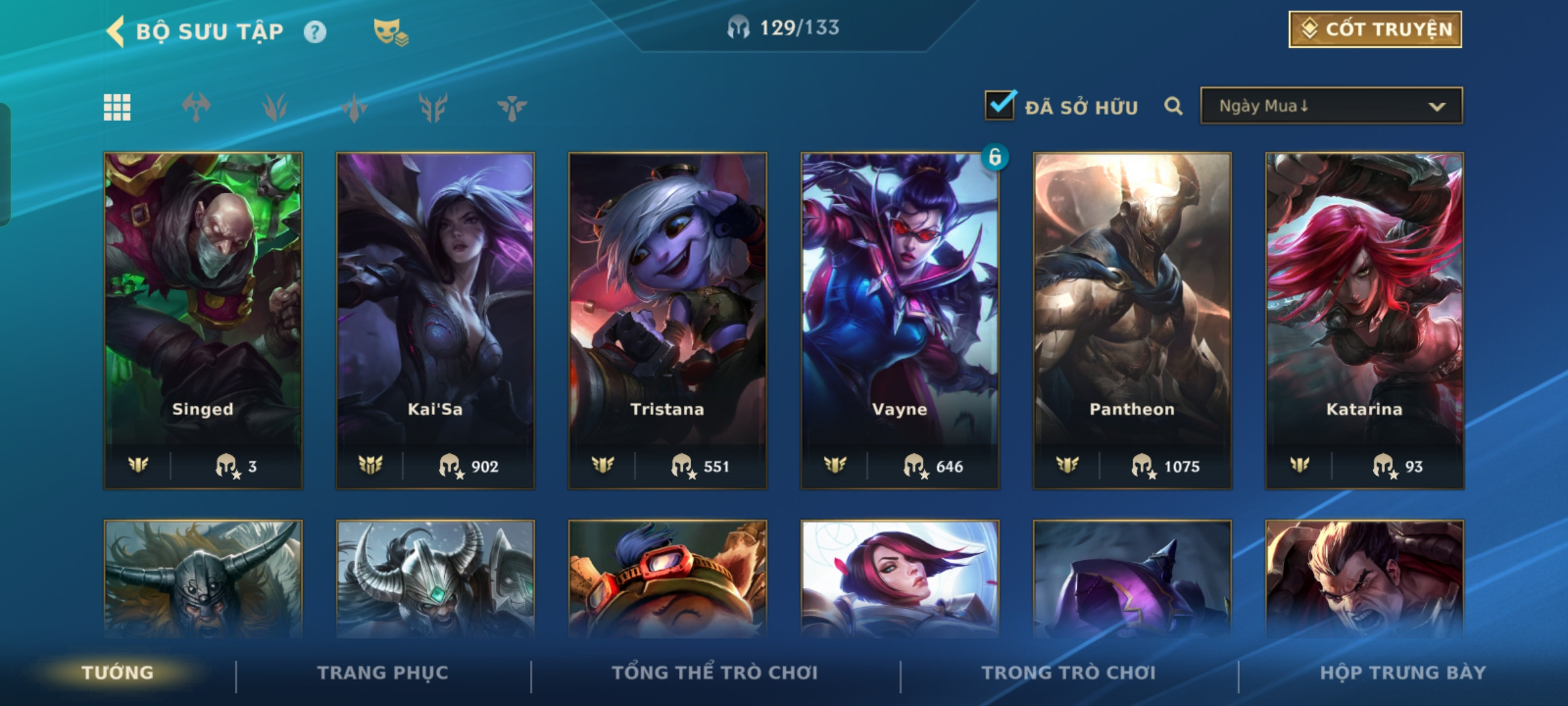Viewport: 1568px width, 706px height.
Task: Go back from Bộ Sưu Tập
Action: coord(116,31)
